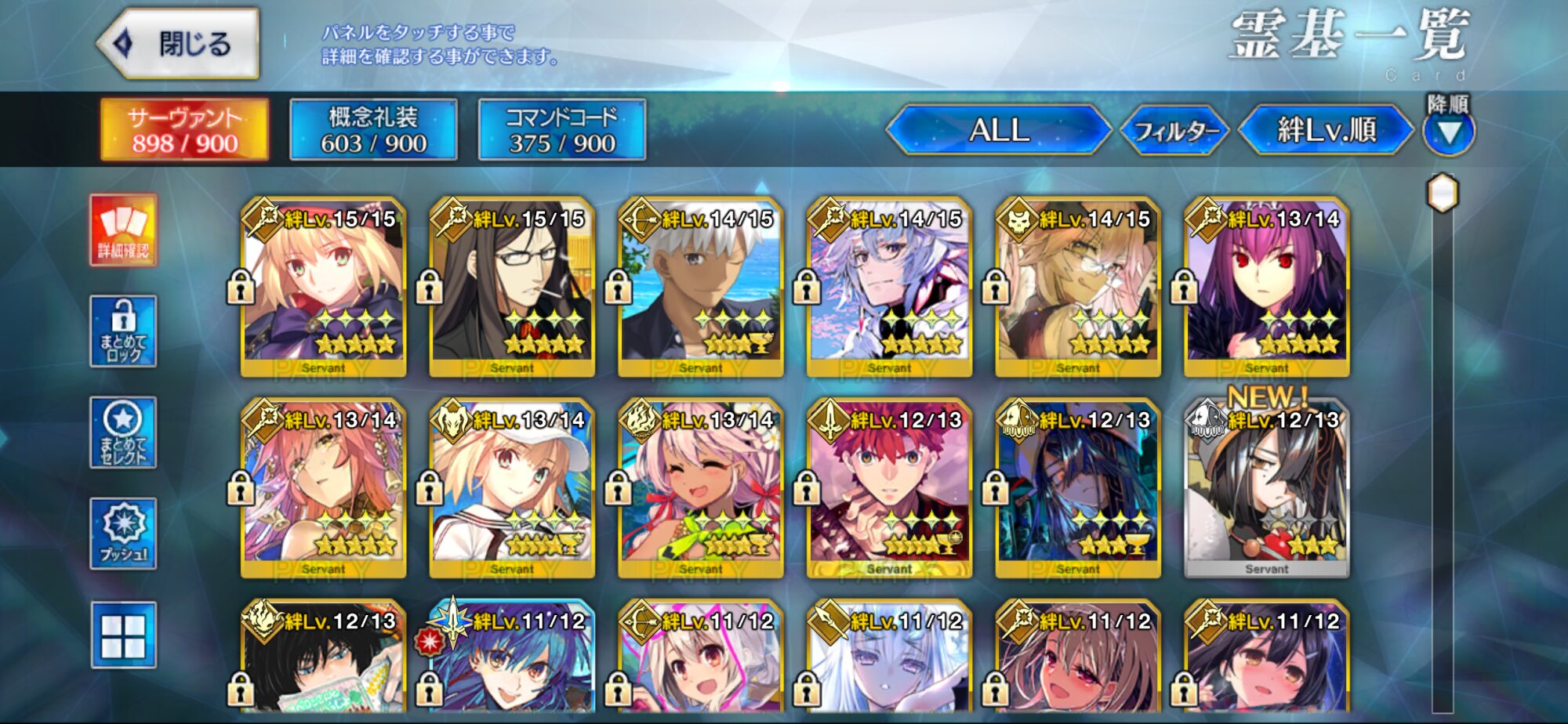Activate the 詳細確認 card detail icon

pos(123,230)
